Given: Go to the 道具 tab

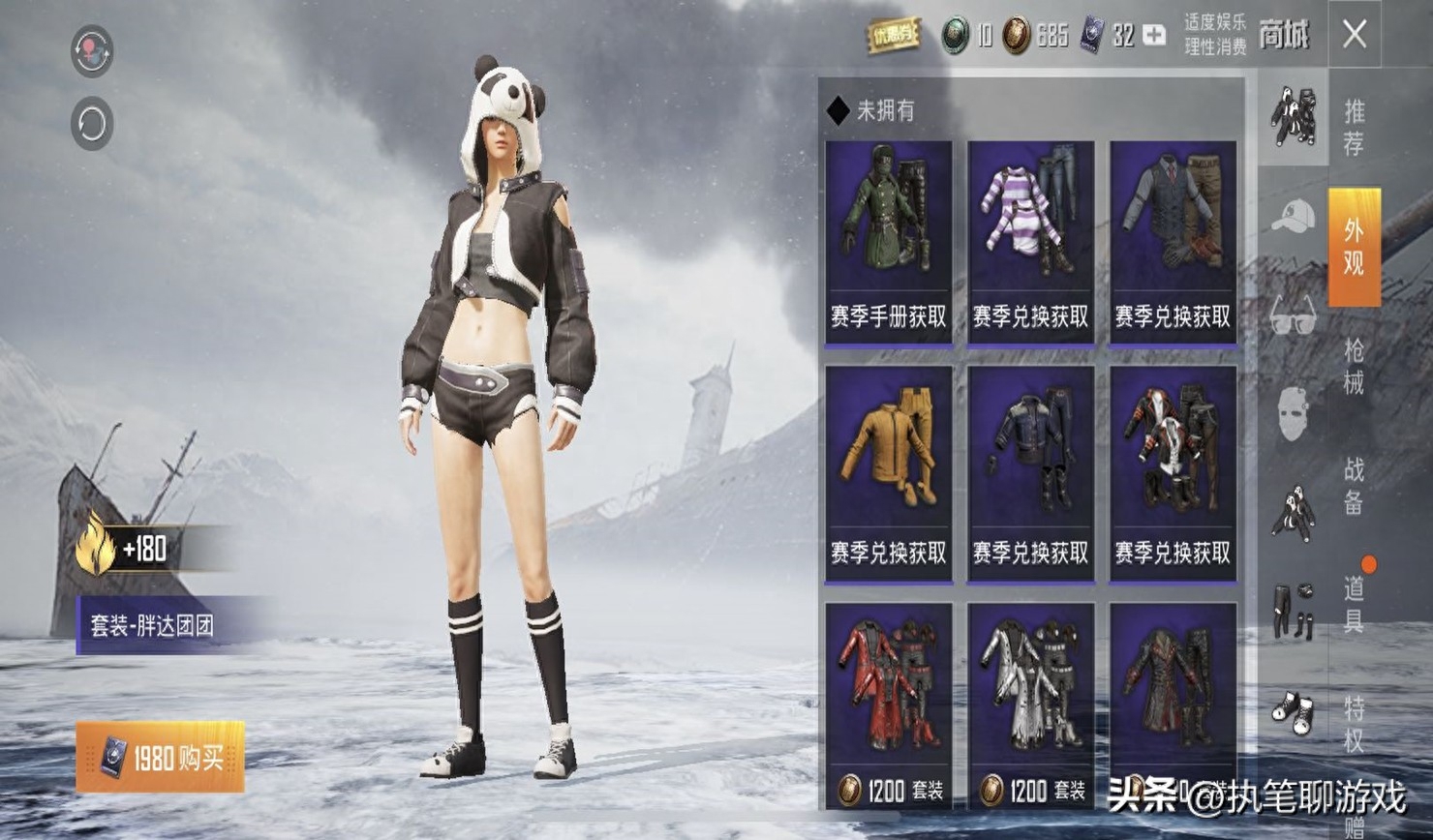Looking at the screenshot, I should click(1354, 604).
